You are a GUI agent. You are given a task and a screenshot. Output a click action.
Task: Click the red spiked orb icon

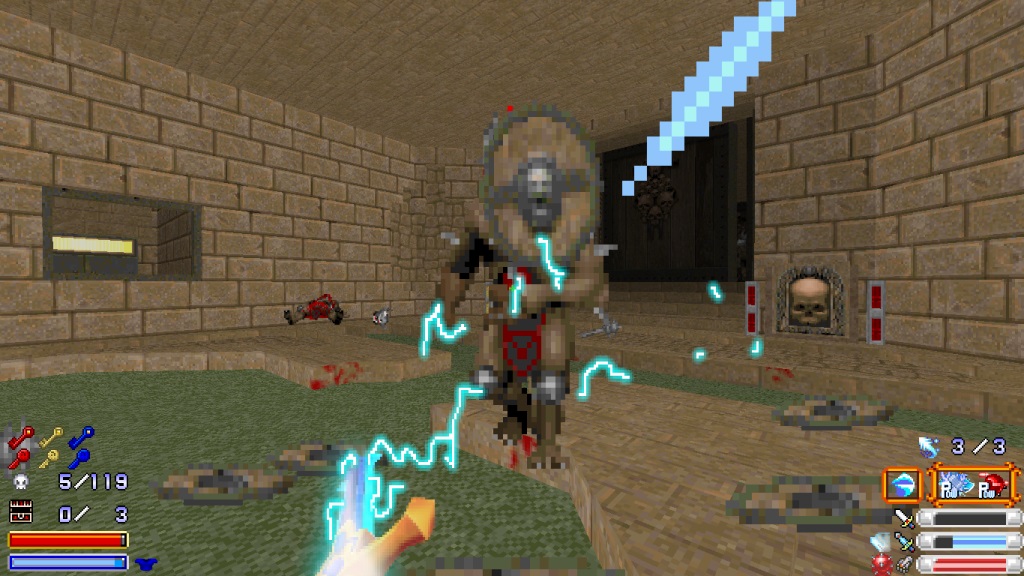(x=880, y=565)
